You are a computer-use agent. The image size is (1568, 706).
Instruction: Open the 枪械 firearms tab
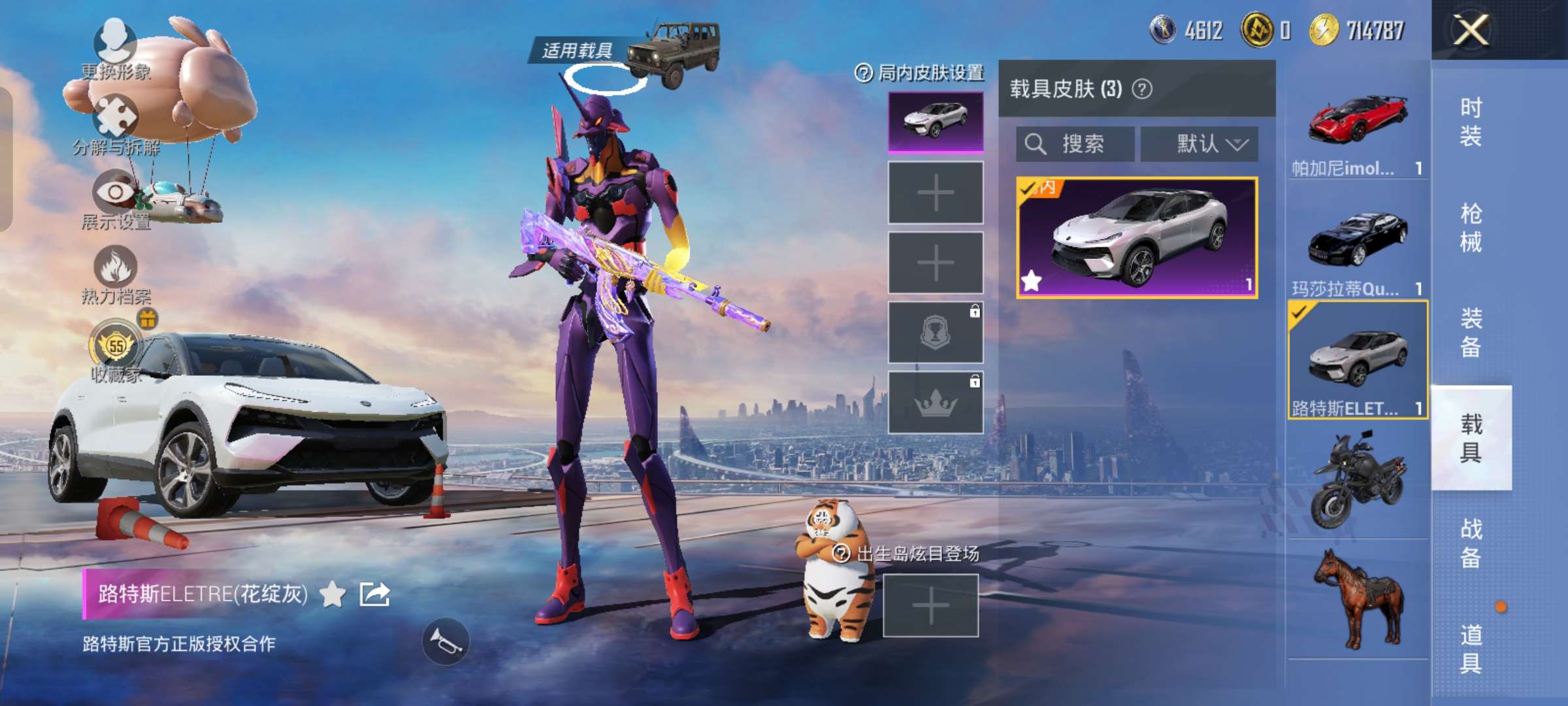click(x=1471, y=227)
